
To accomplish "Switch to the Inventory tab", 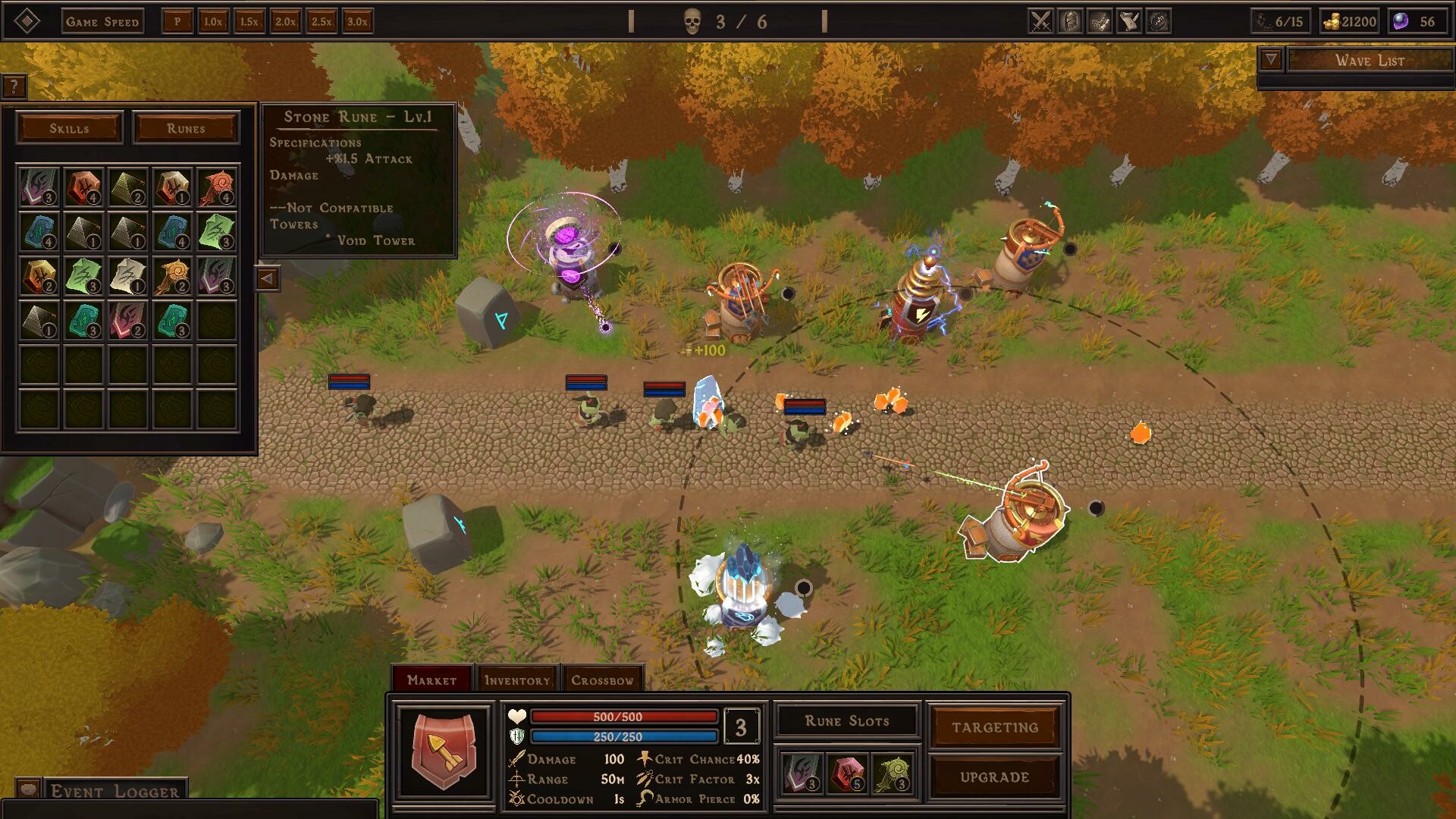I will point(517,679).
